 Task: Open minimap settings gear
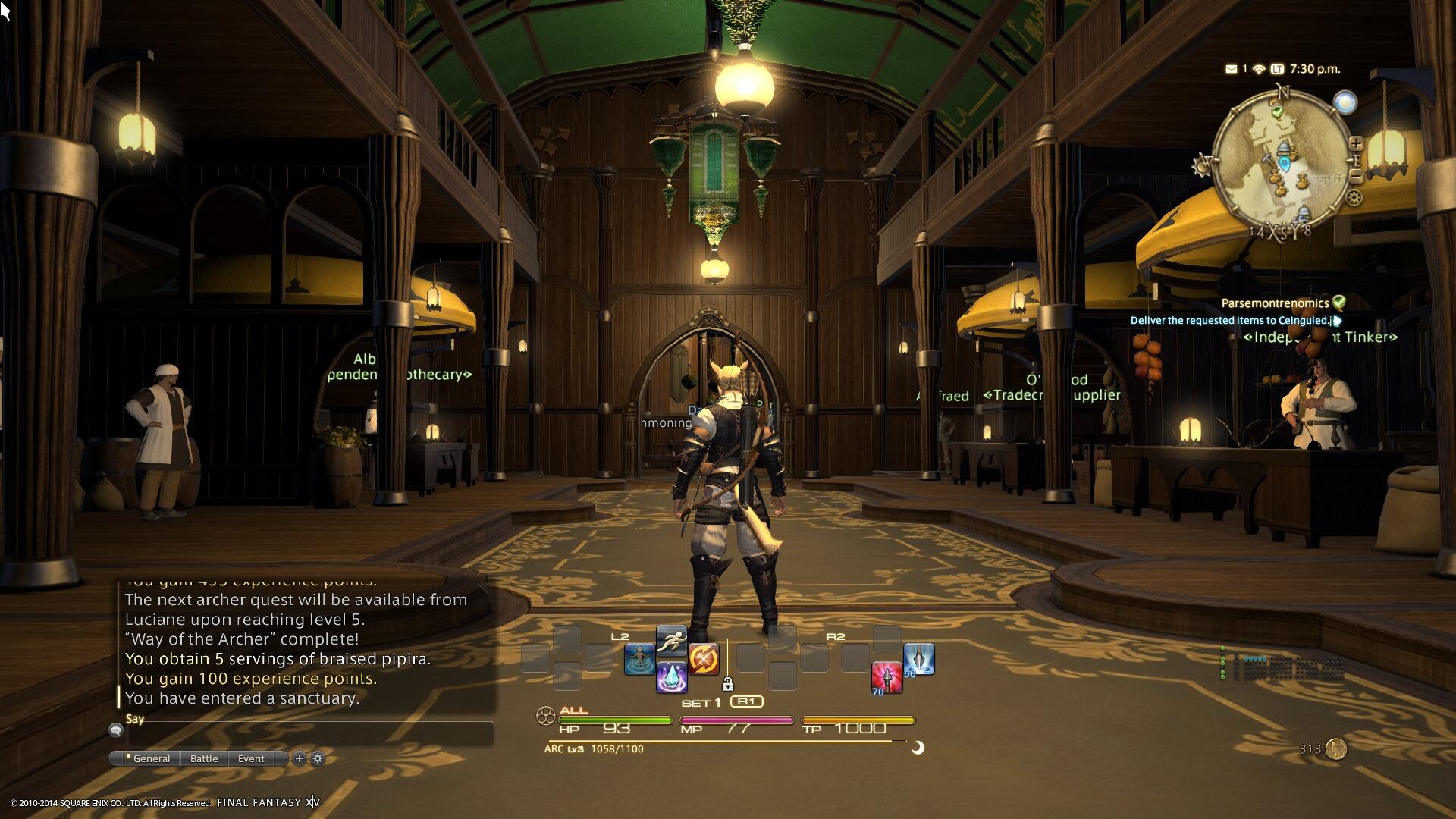[1354, 198]
